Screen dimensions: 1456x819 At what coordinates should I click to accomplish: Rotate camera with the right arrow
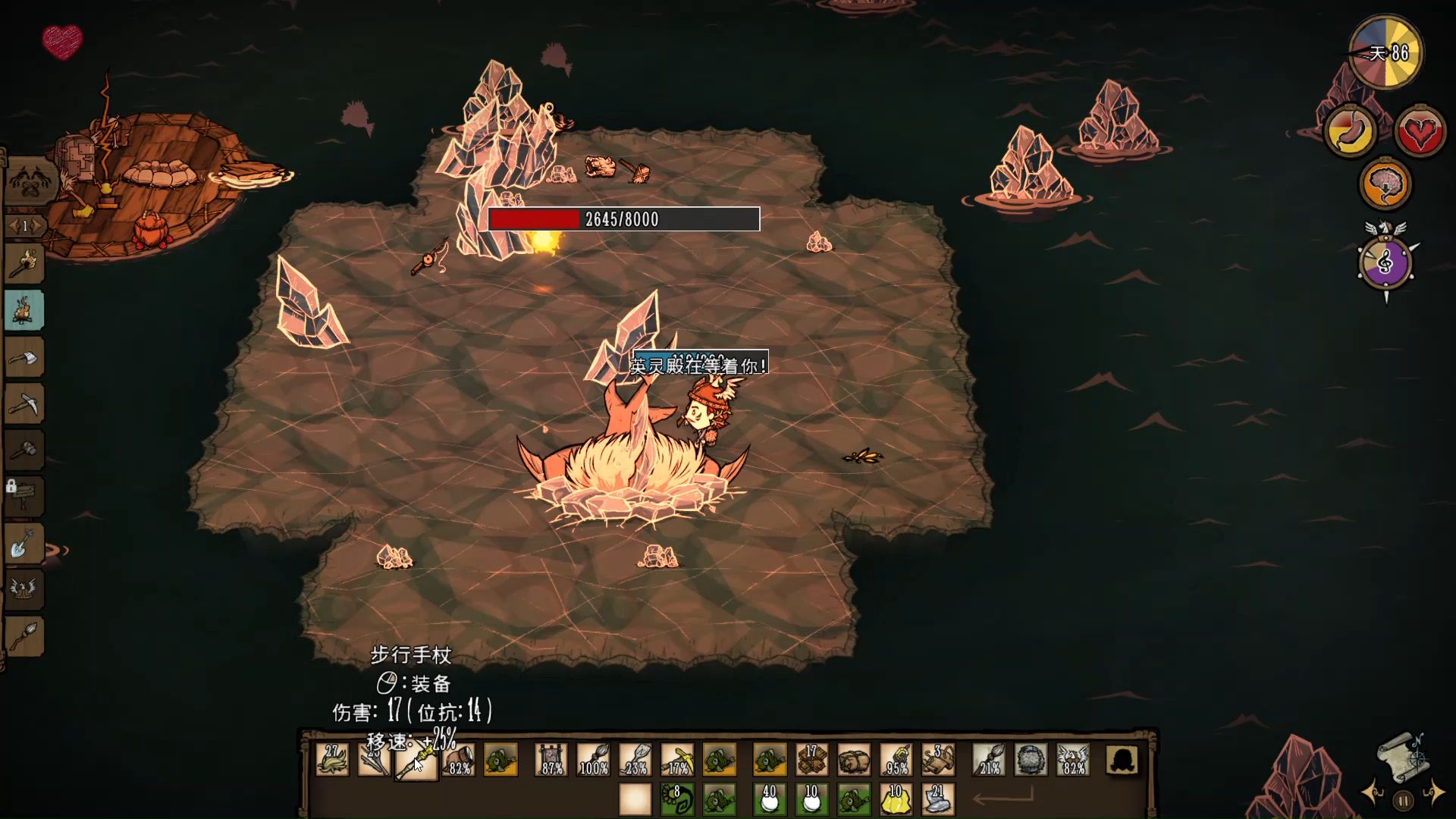click(1434, 793)
